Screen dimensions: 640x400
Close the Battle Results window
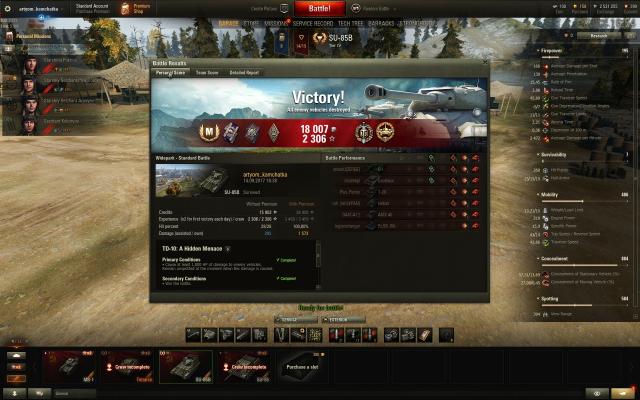(x=484, y=62)
